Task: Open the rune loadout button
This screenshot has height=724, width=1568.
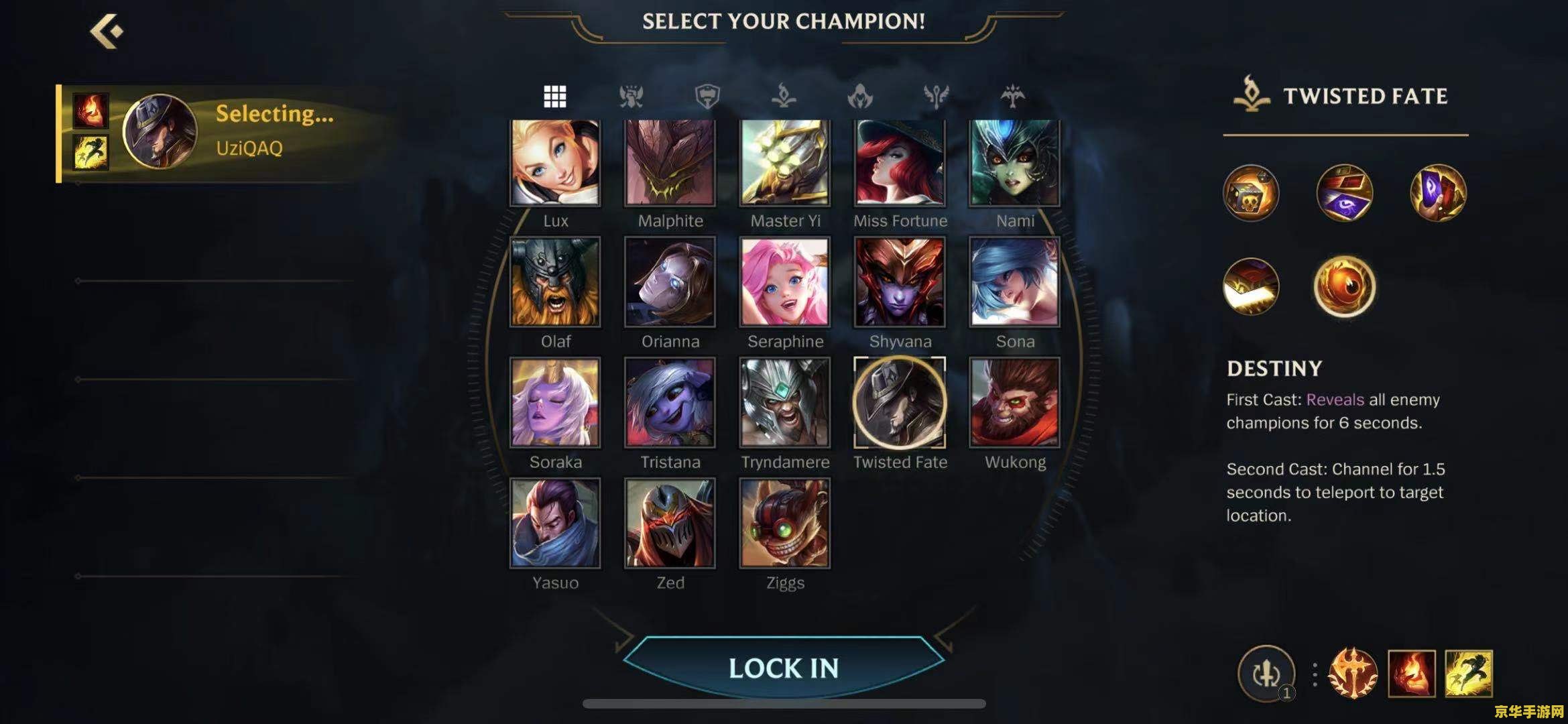Action: 1266,673
